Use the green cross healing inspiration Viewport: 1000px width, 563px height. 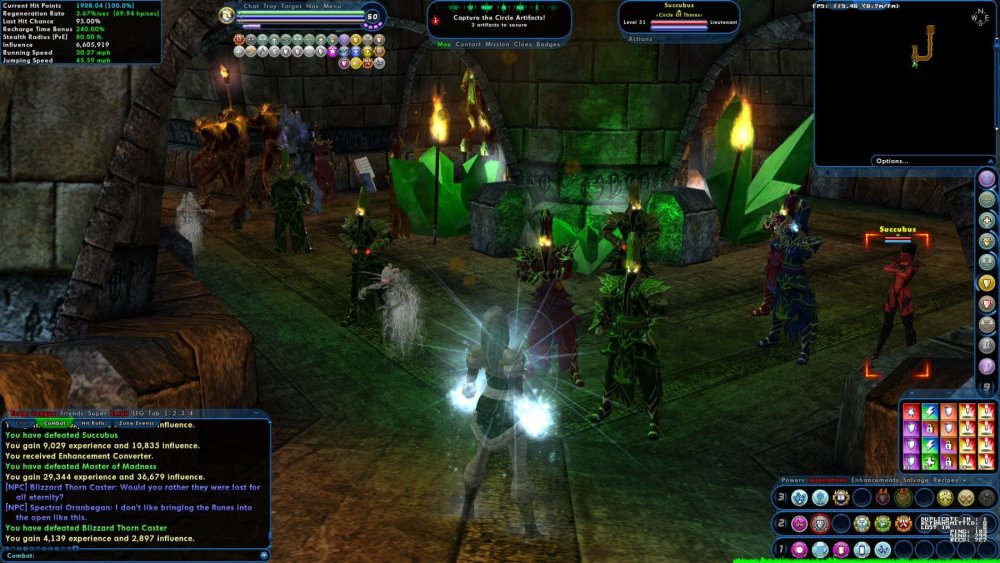point(929,462)
